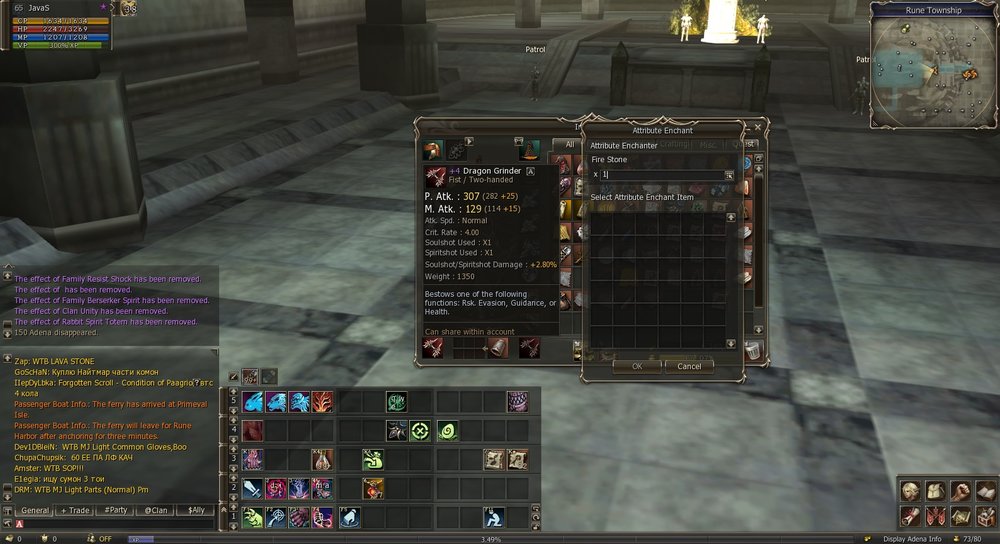Open the book icon in the menu panel
The width and height of the screenshot is (1000, 544).
point(985,491)
